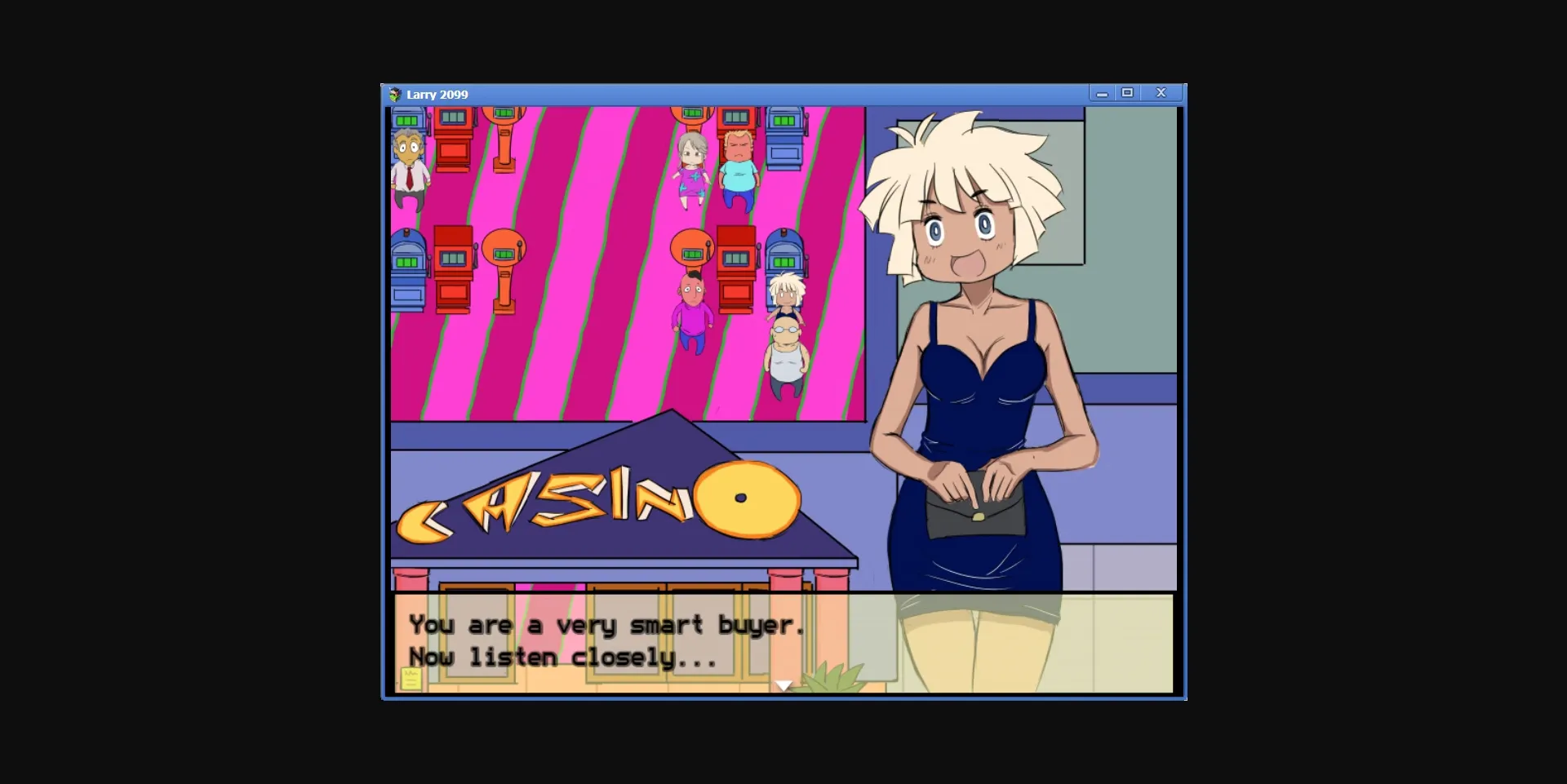Click the green plant beside the dialog box
The width and height of the screenshot is (1567, 784).
click(832, 677)
